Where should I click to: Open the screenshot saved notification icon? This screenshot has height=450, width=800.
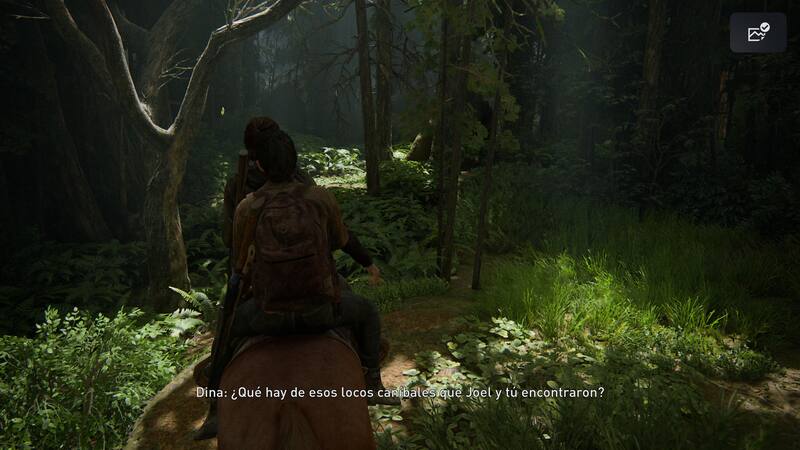pyautogui.click(x=758, y=33)
